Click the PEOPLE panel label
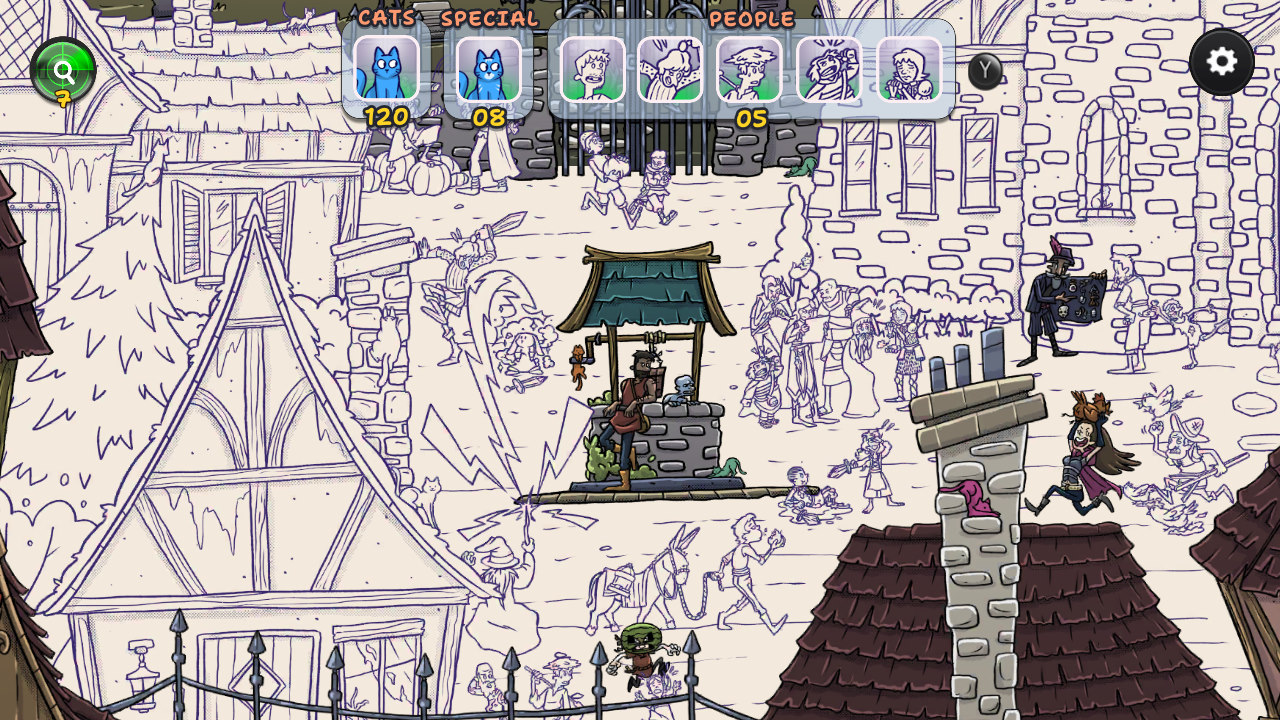This screenshot has width=1280, height=720. [x=750, y=18]
